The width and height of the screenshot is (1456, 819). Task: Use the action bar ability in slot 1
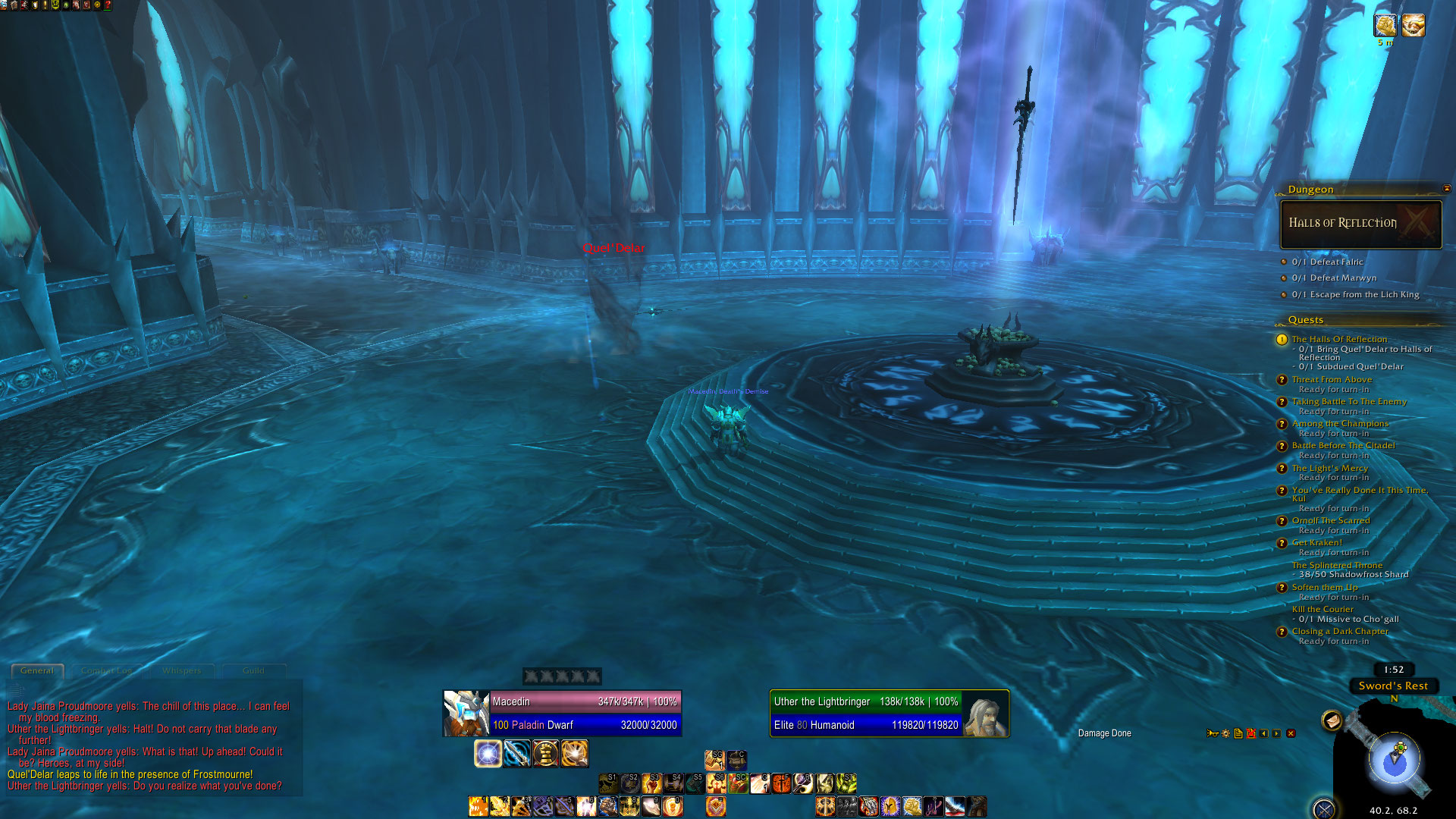point(479,806)
